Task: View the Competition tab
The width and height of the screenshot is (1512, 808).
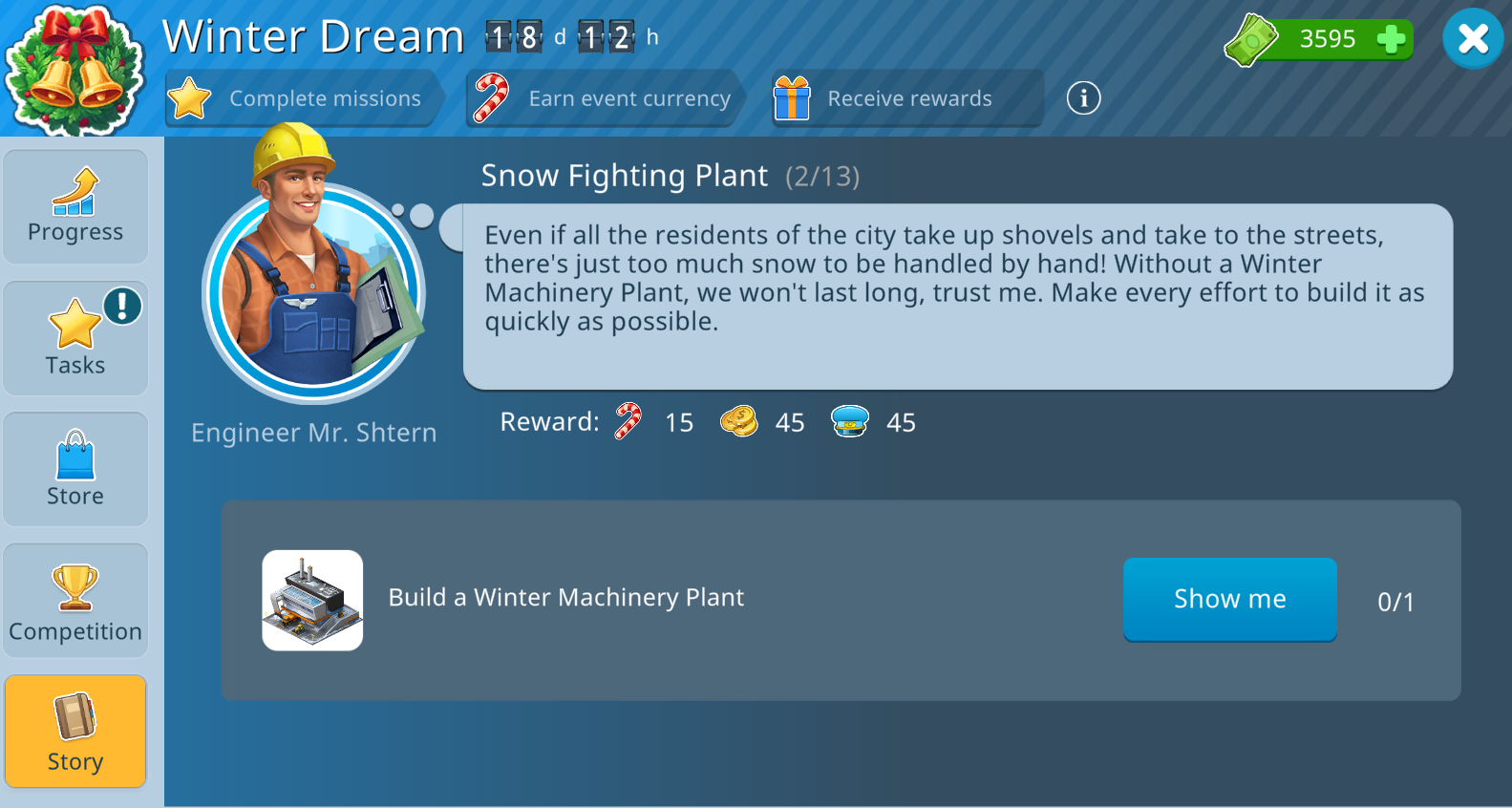Action: pyautogui.click(x=75, y=601)
